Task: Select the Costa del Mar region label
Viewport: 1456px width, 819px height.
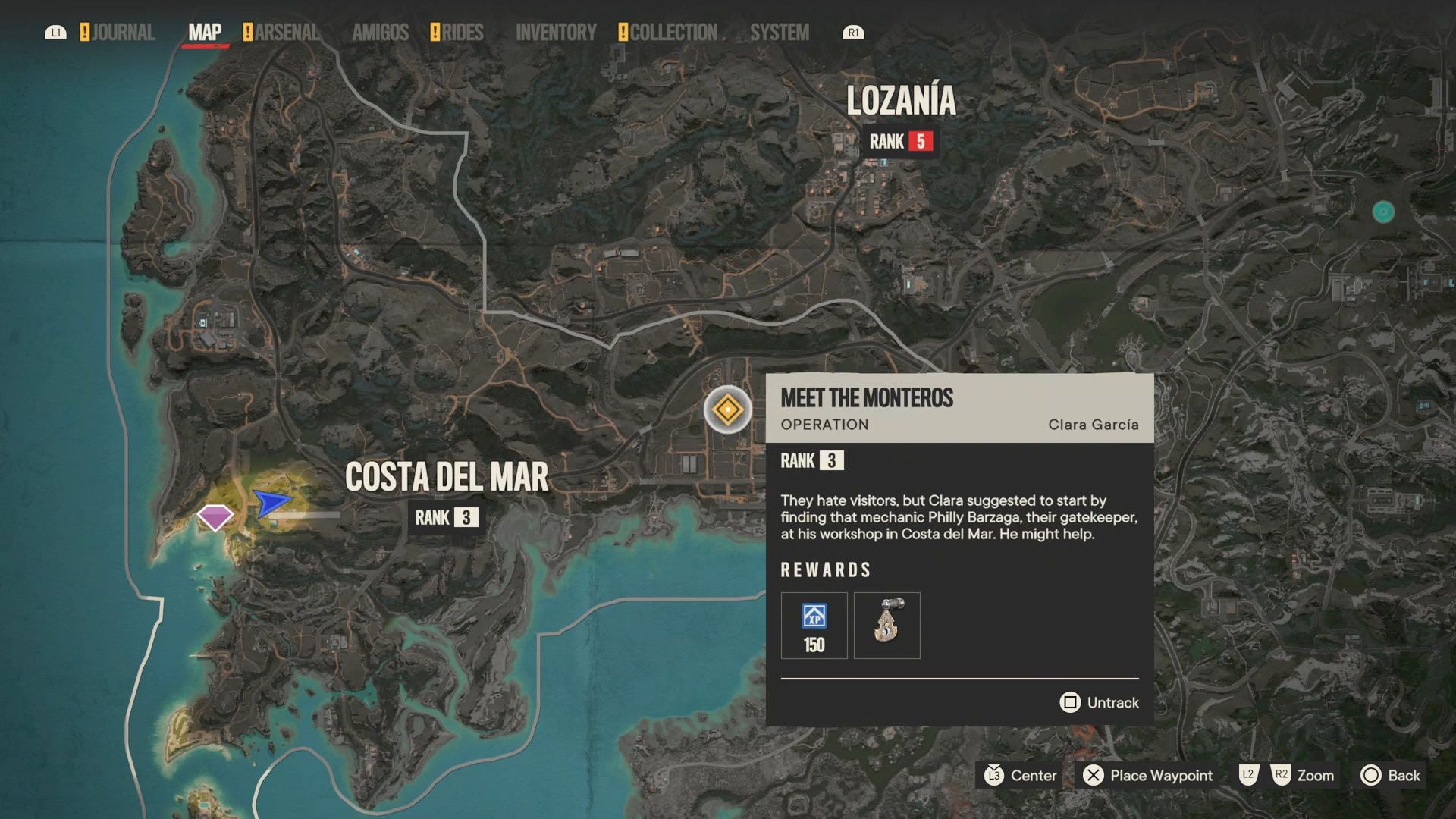Action: tap(446, 478)
